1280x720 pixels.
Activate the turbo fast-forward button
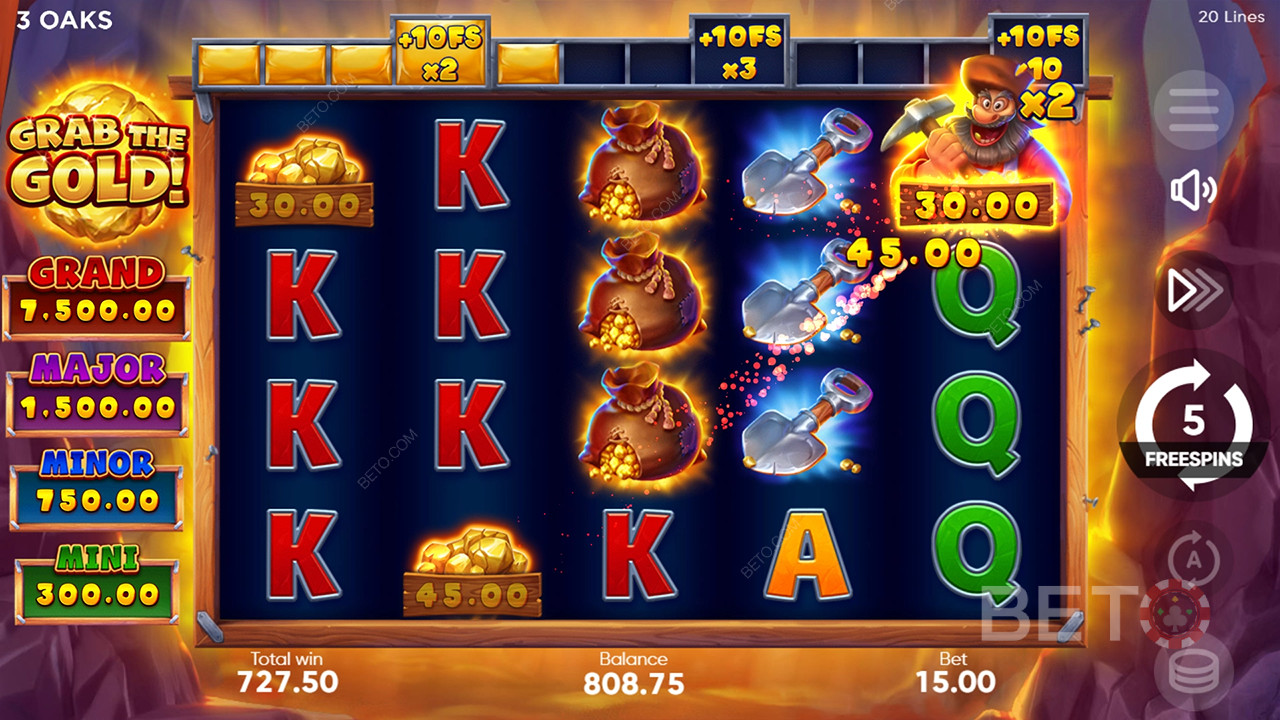click(x=1193, y=291)
